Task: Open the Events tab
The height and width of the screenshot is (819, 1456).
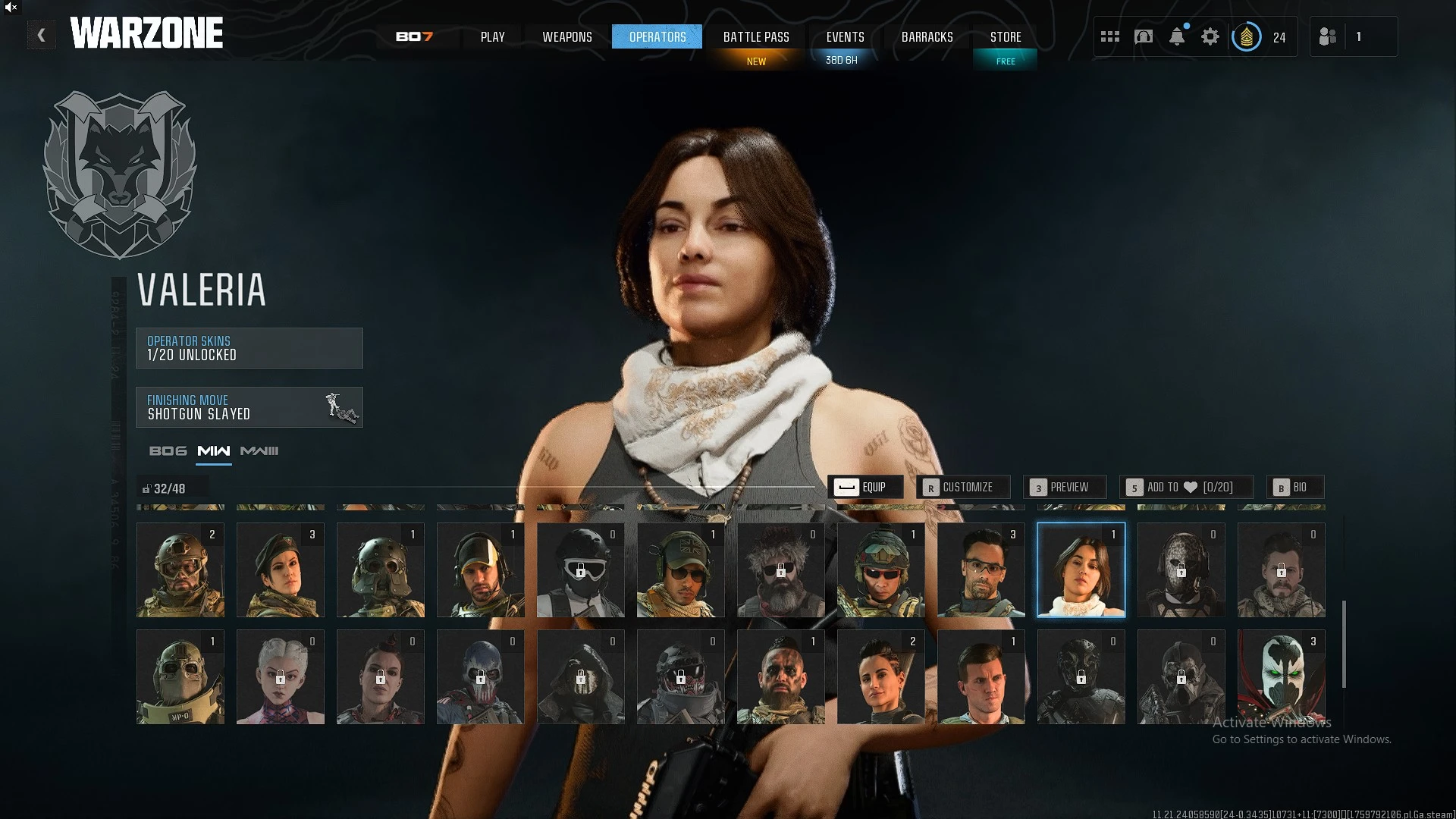Action: click(845, 37)
